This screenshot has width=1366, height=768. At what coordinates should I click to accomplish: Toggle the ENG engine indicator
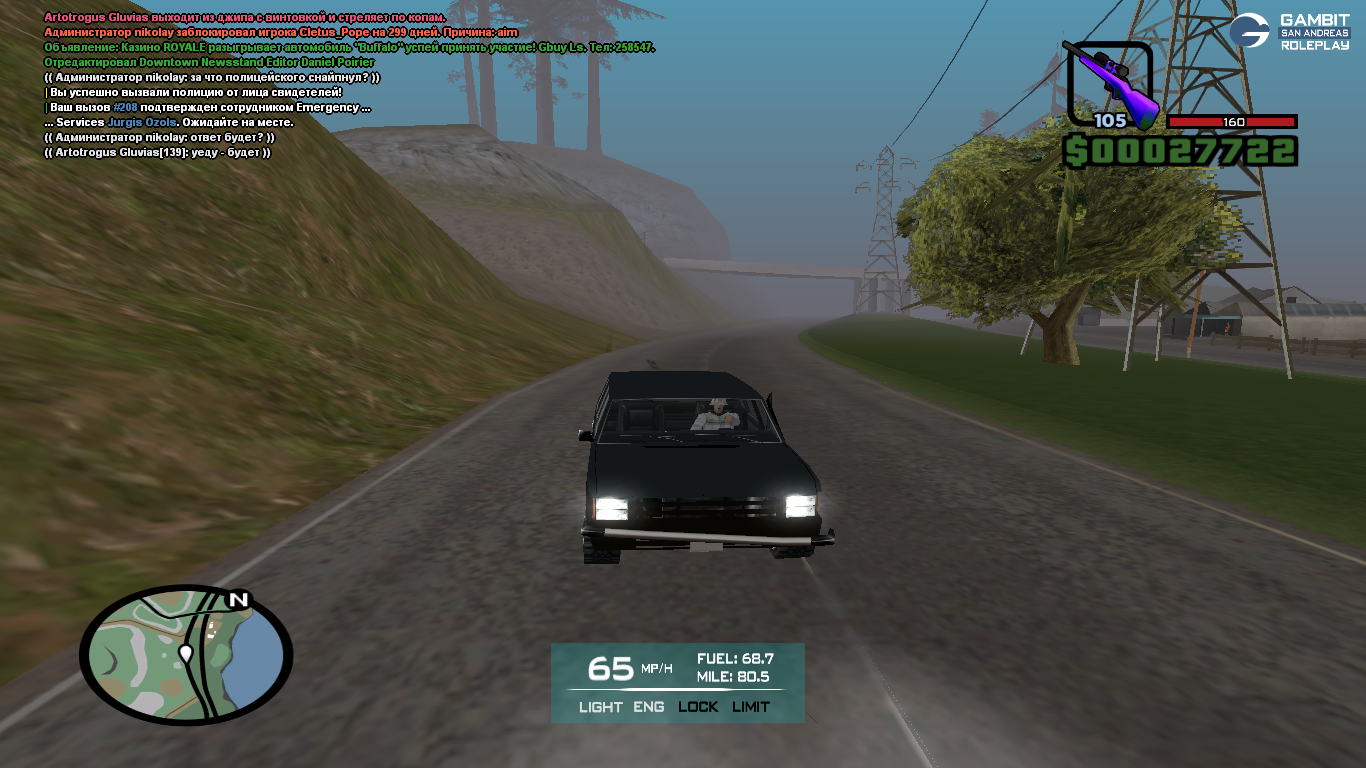(x=649, y=707)
